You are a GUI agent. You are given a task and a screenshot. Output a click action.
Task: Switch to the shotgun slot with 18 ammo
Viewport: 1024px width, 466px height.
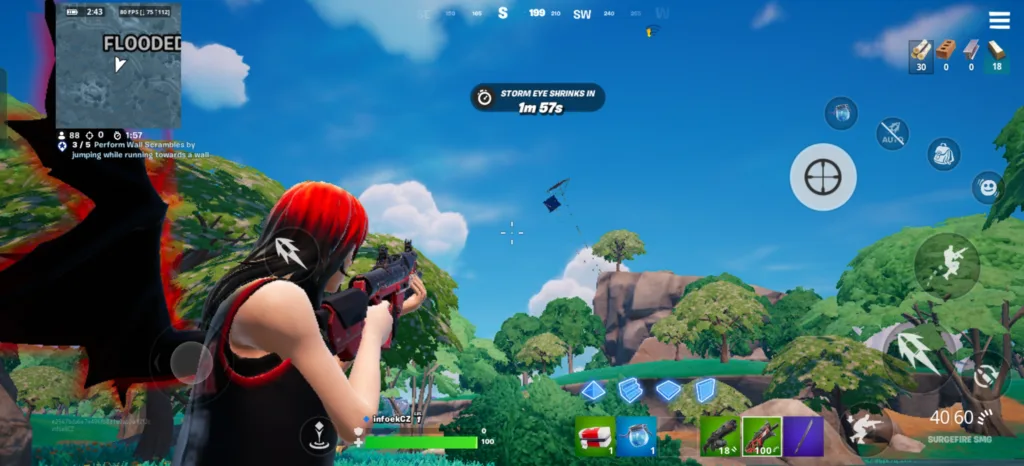pyautogui.click(x=720, y=436)
